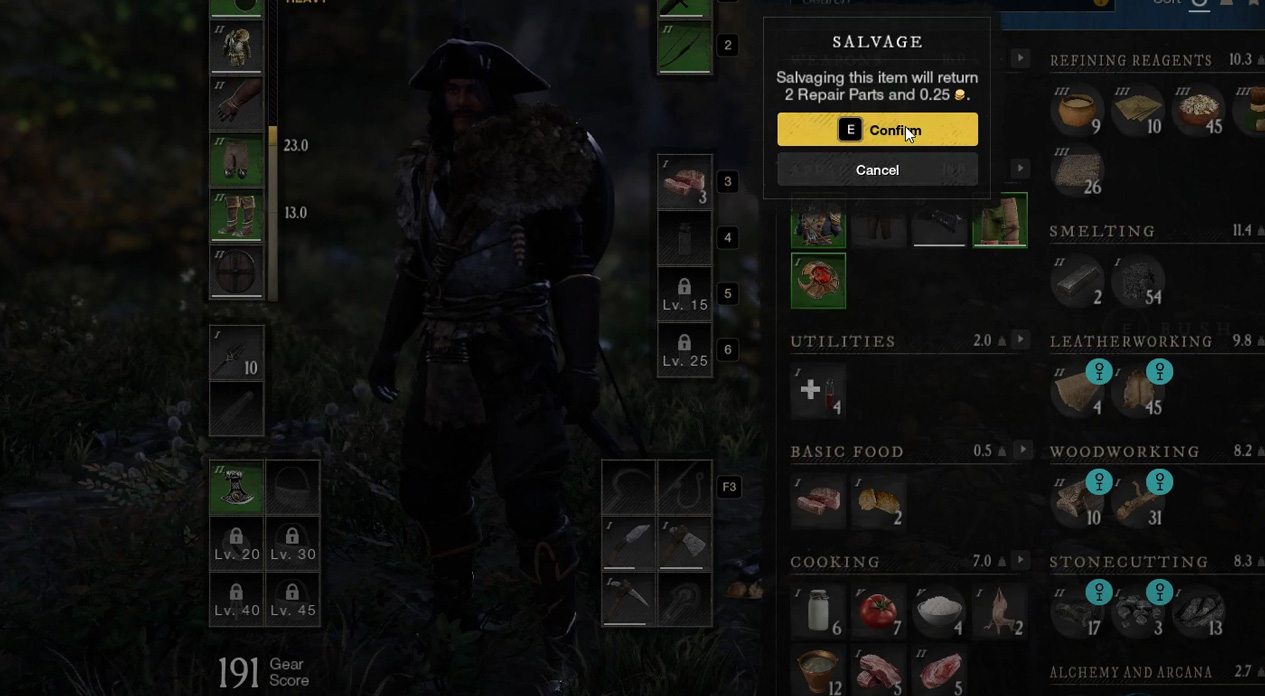This screenshot has width=1265, height=696.
Task: Select the charcoal stack of 54 in Smelting
Action: 1138,280
